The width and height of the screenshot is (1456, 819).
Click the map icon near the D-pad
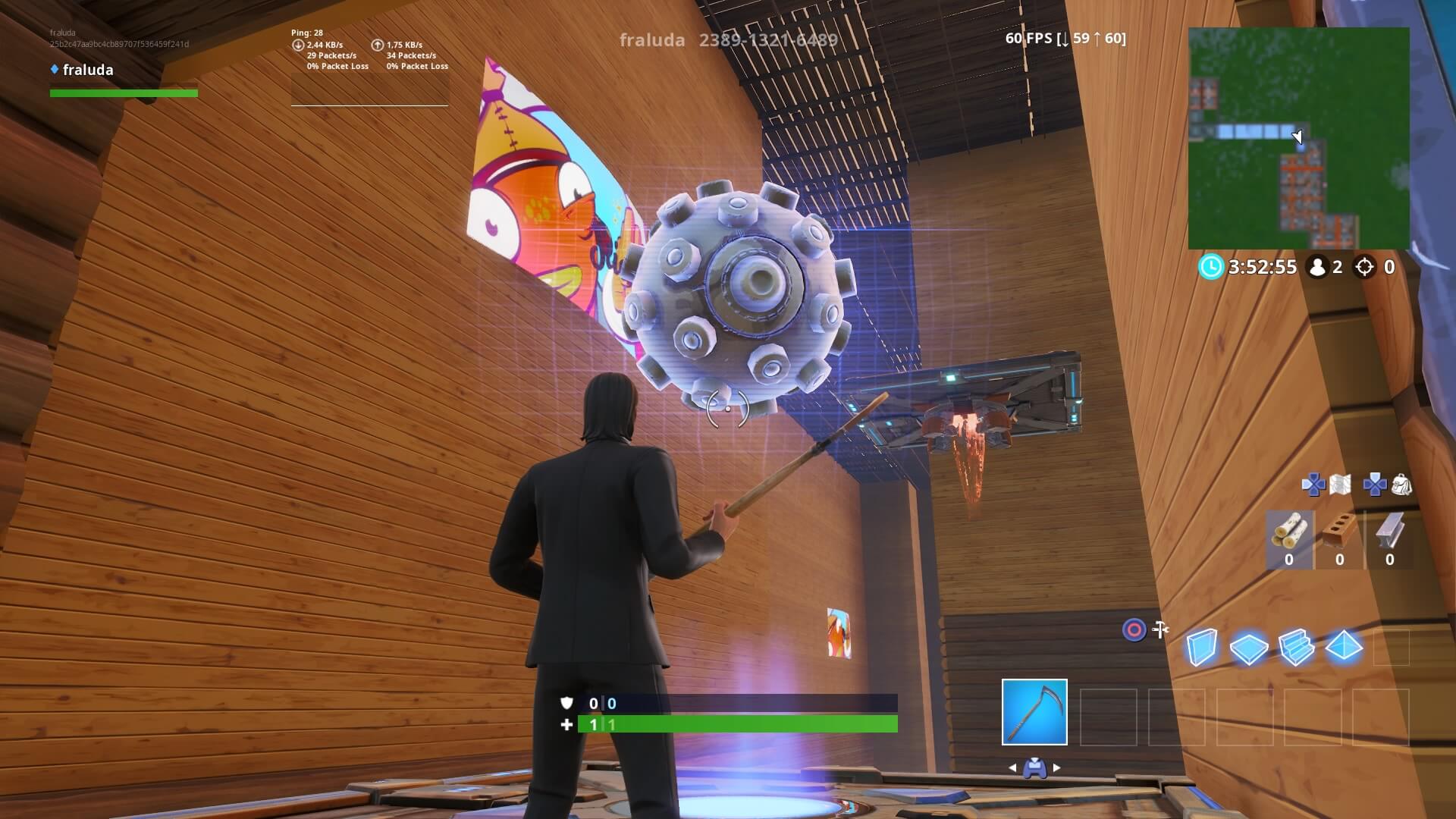1340,484
